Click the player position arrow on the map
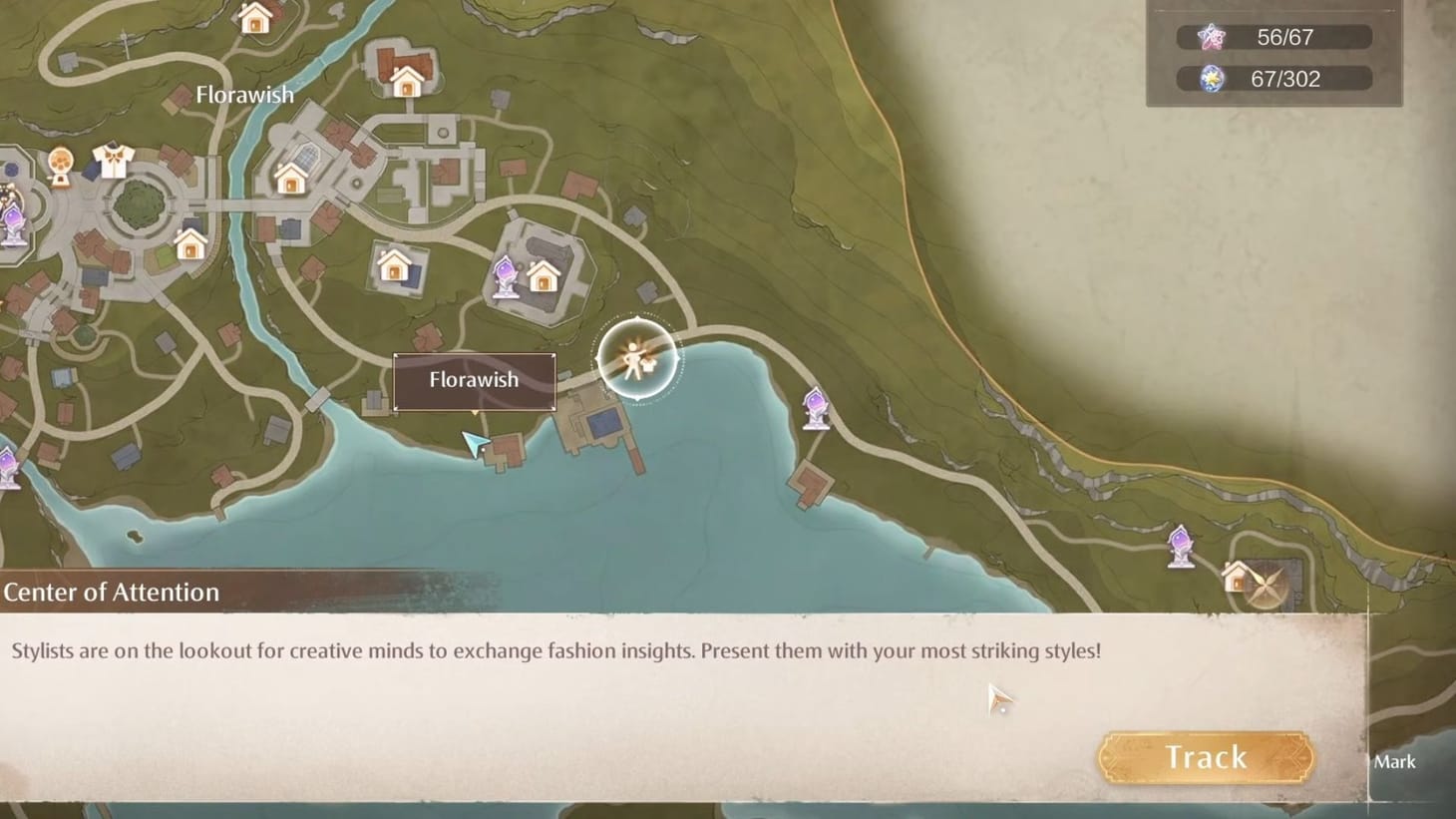 (x=476, y=442)
